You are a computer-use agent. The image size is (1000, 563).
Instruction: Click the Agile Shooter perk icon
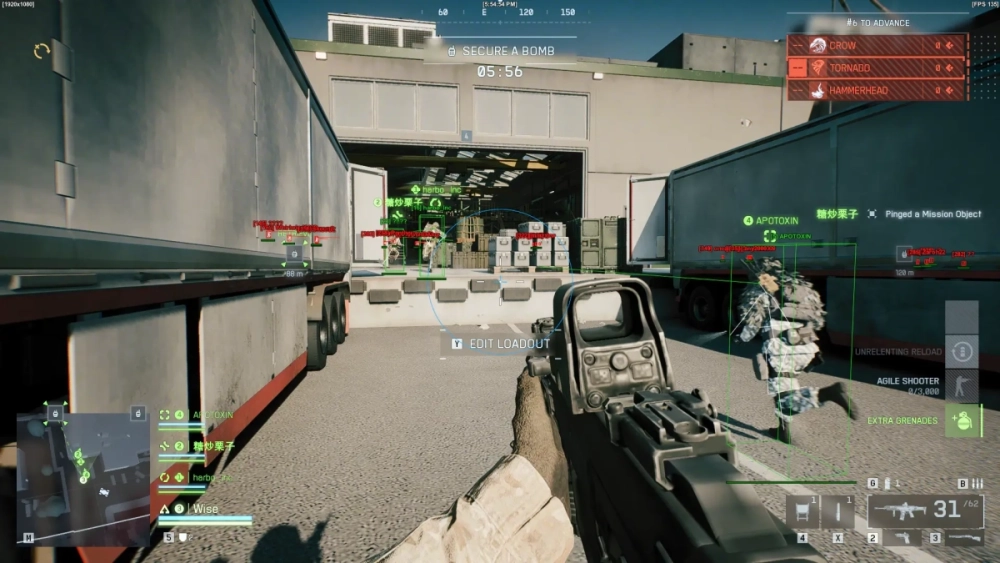click(962, 385)
